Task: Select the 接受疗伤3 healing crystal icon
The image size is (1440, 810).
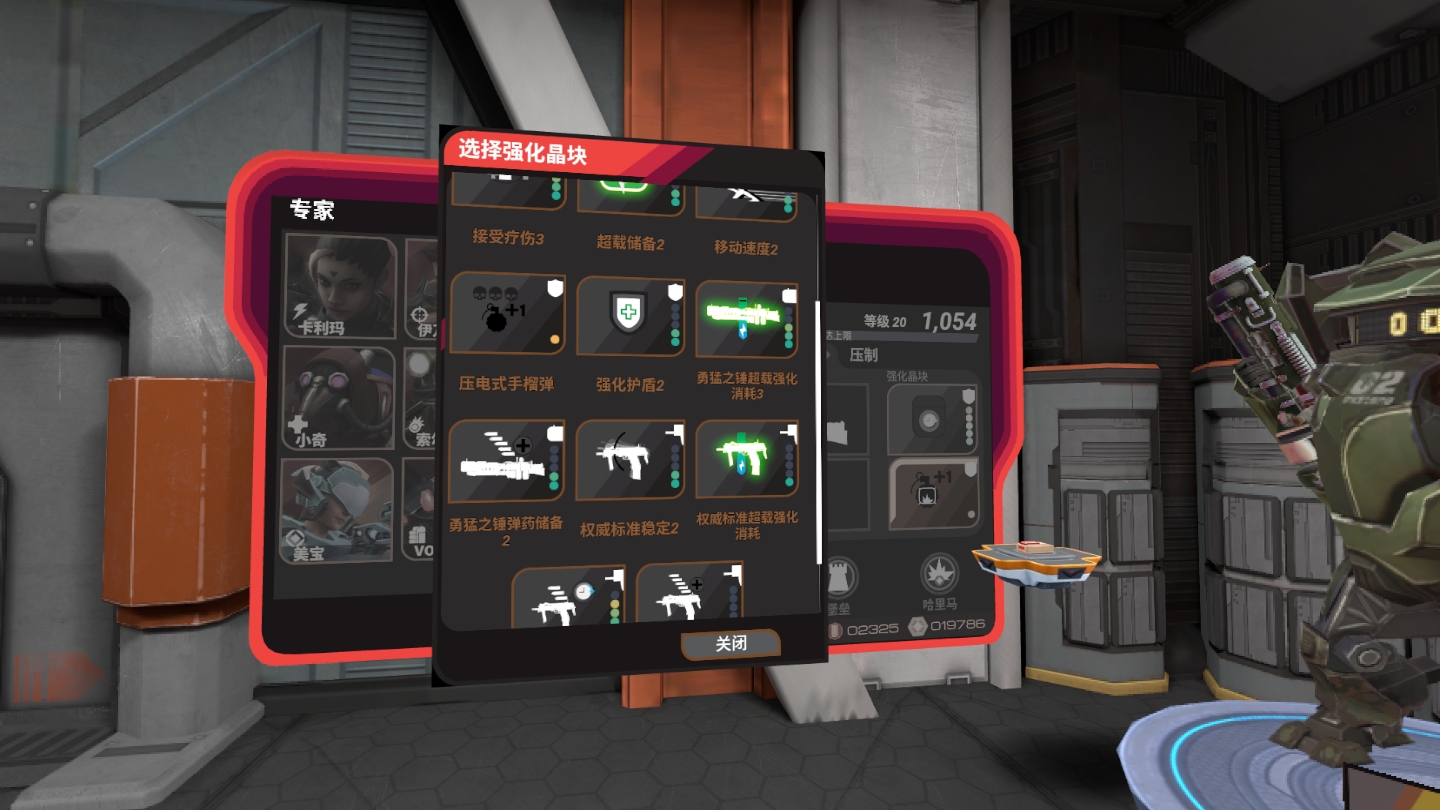Action: 505,192
